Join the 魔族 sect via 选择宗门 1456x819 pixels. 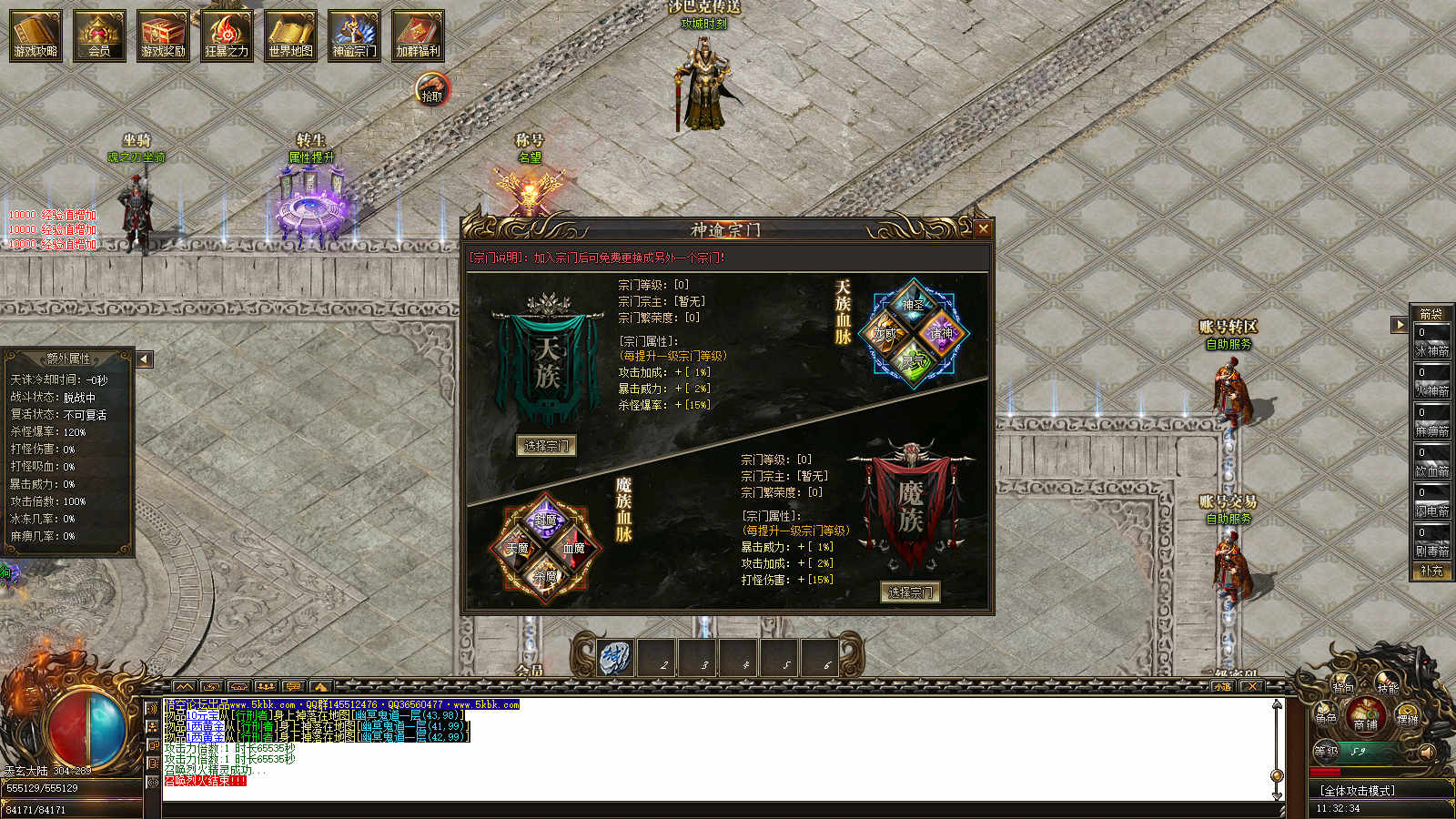pyautogui.click(x=910, y=592)
